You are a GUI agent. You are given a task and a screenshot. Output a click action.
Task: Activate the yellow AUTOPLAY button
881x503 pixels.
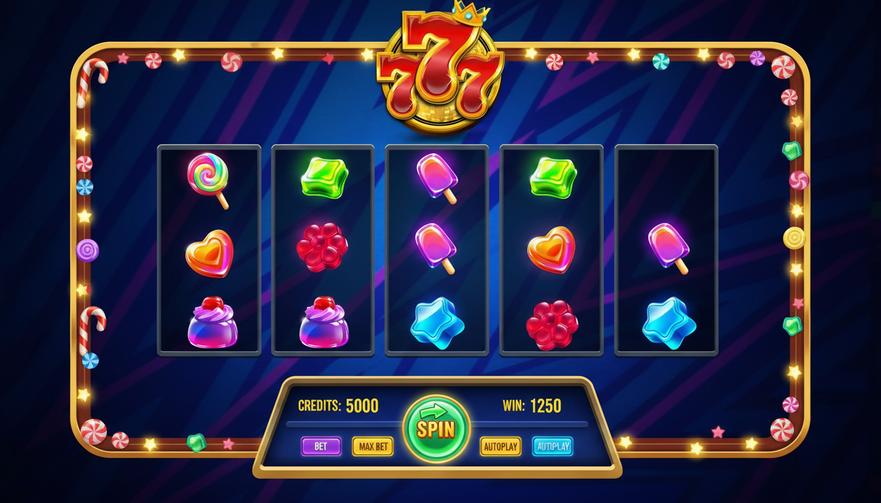[500, 446]
